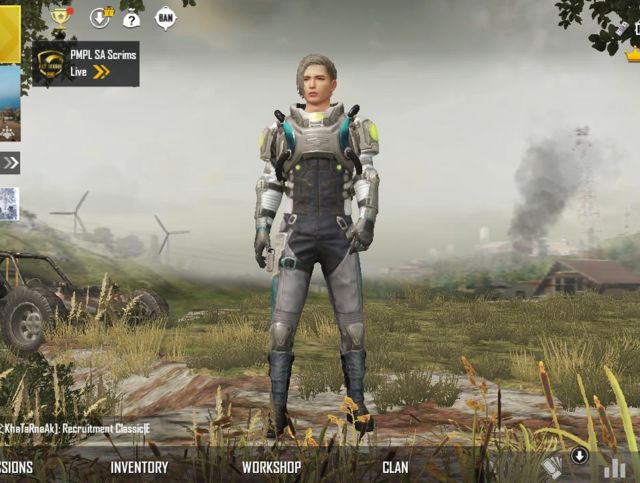
Task: Open the question mark money bag icon
Action: pos(131,17)
